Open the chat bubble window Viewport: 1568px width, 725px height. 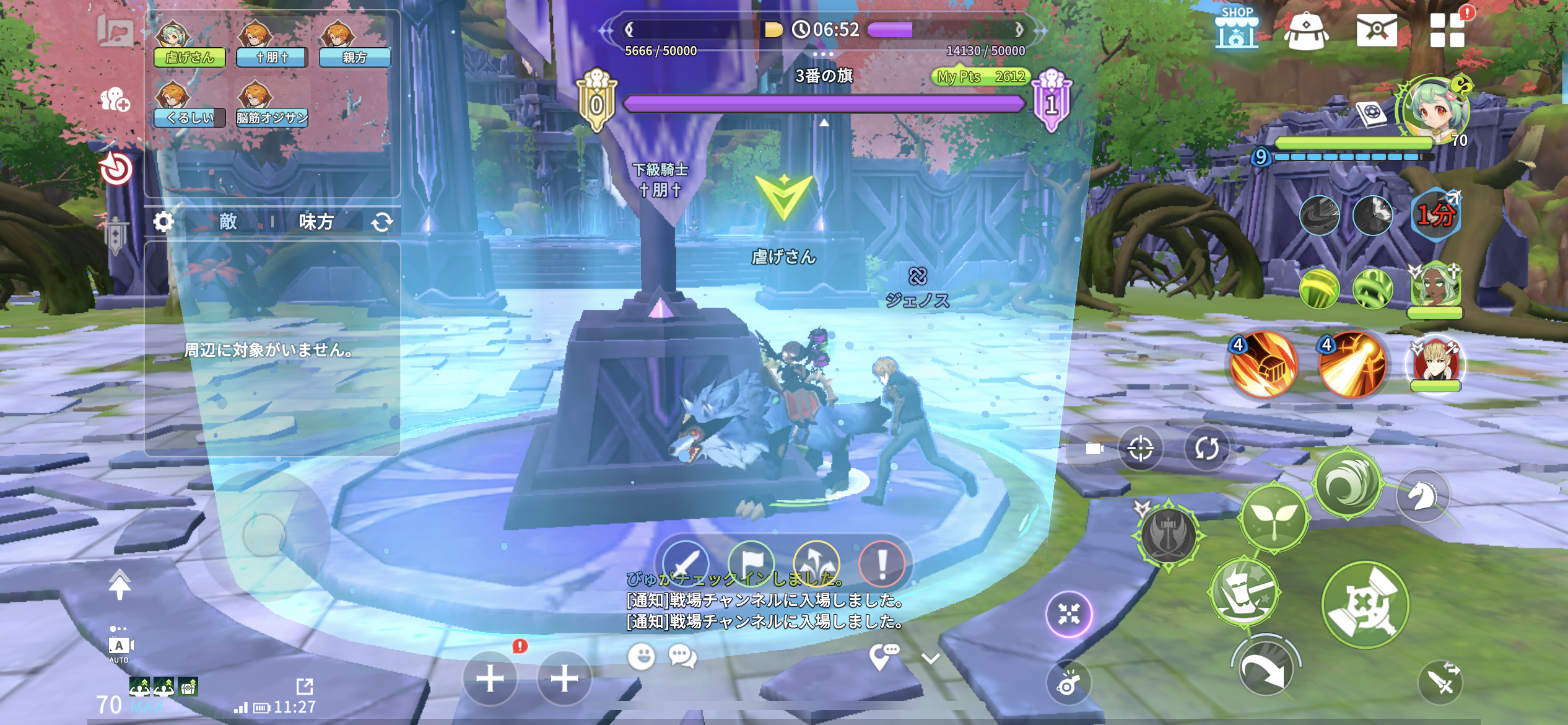[682, 656]
